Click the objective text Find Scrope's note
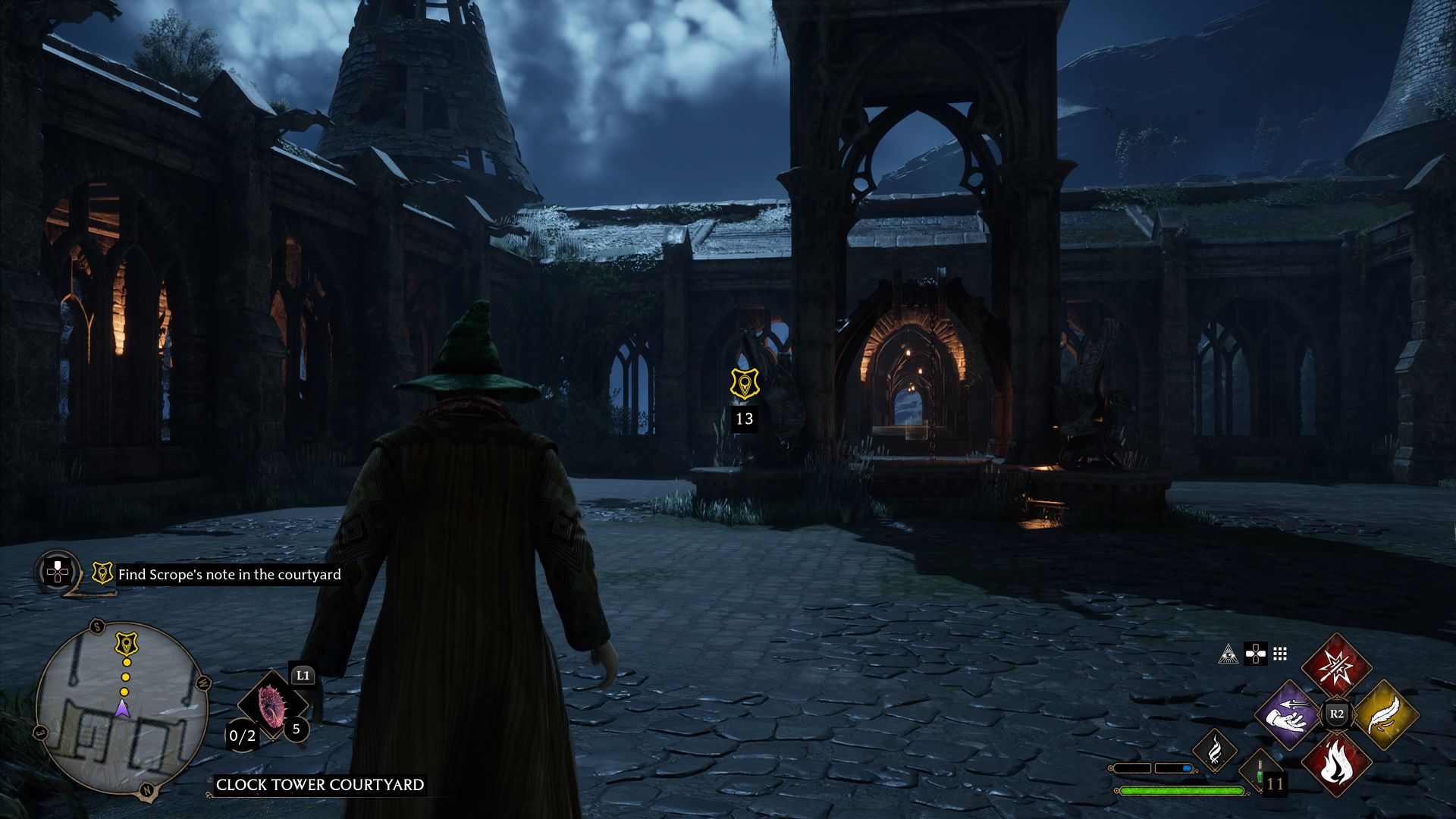 [228, 574]
